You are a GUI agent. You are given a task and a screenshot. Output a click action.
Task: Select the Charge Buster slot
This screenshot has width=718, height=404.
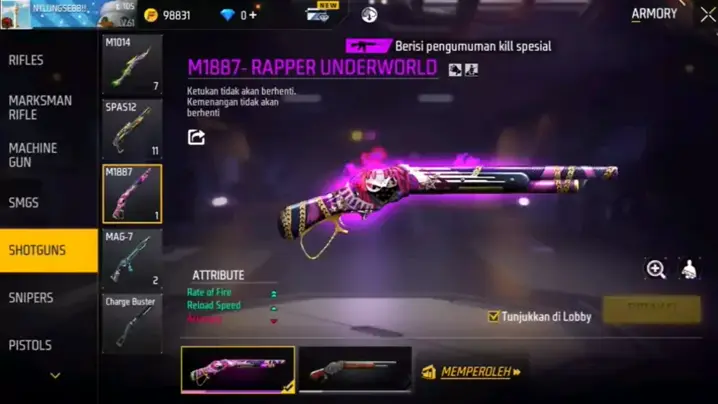[132, 322]
